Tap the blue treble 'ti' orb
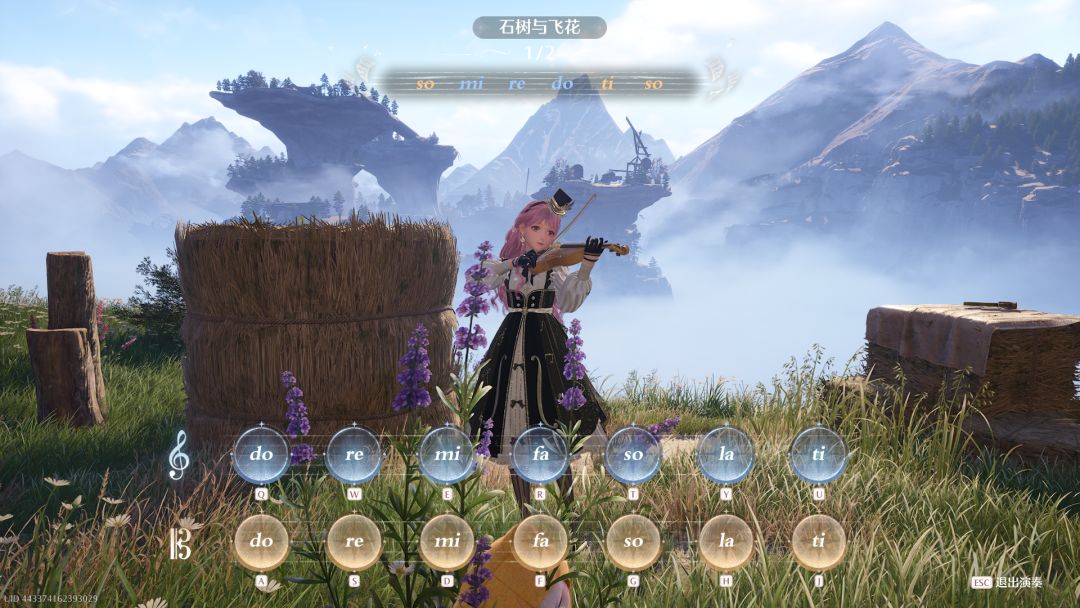Viewport: 1080px width, 608px height. pos(819,454)
